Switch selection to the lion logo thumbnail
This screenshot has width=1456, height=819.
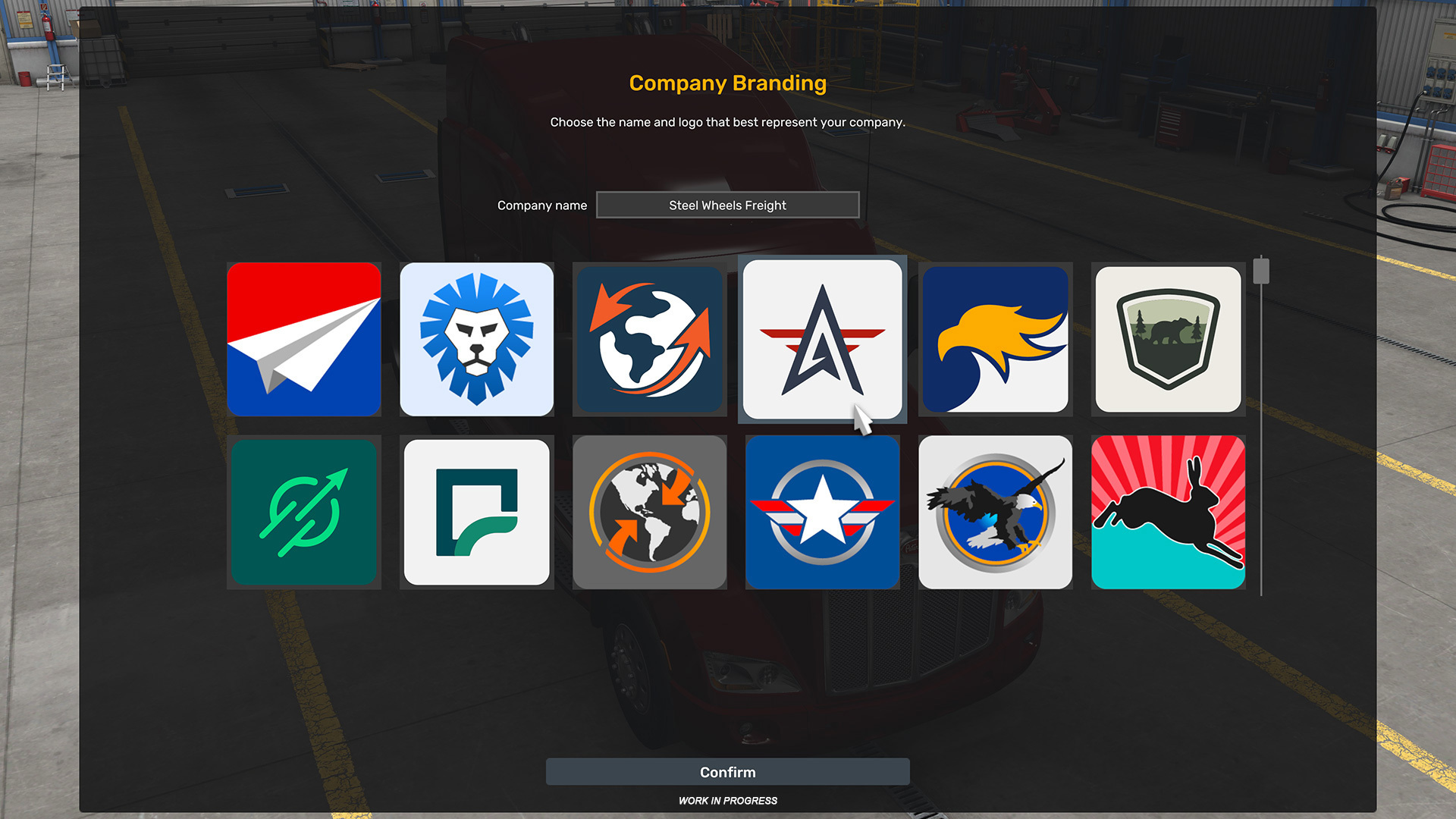pyautogui.click(x=476, y=339)
